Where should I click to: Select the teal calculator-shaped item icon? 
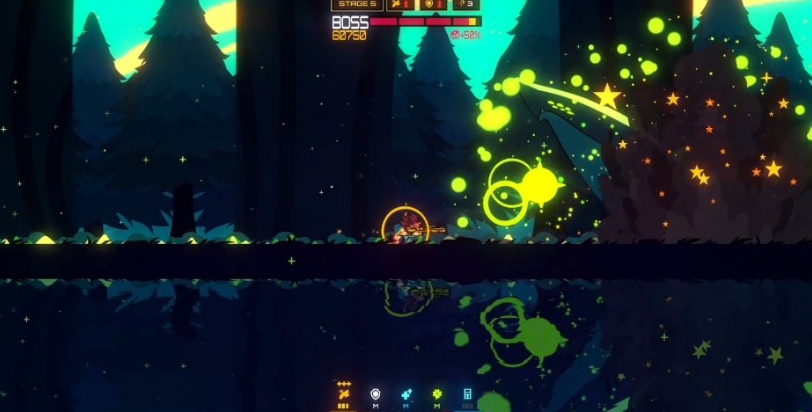pyautogui.click(x=467, y=394)
